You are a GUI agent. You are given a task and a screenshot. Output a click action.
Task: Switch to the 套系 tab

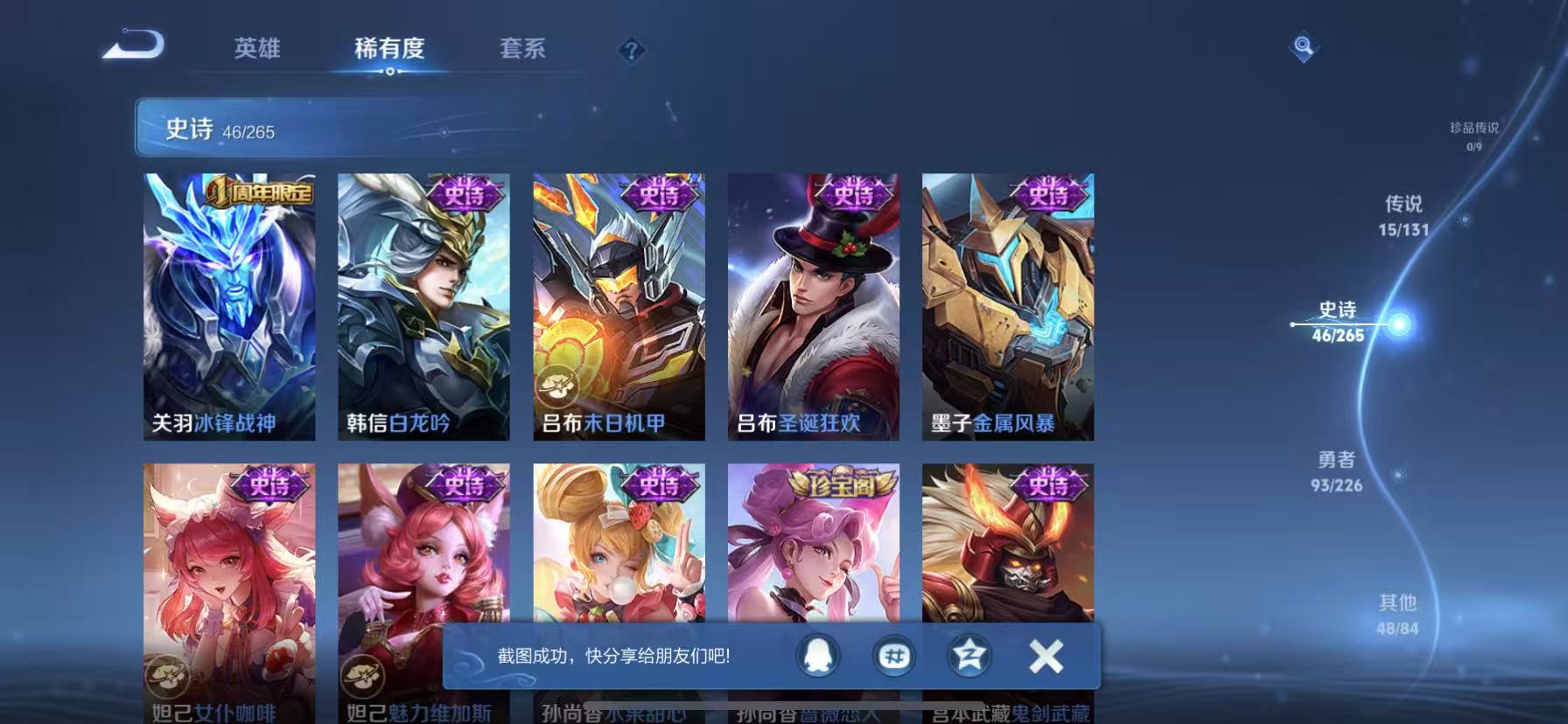522,50
